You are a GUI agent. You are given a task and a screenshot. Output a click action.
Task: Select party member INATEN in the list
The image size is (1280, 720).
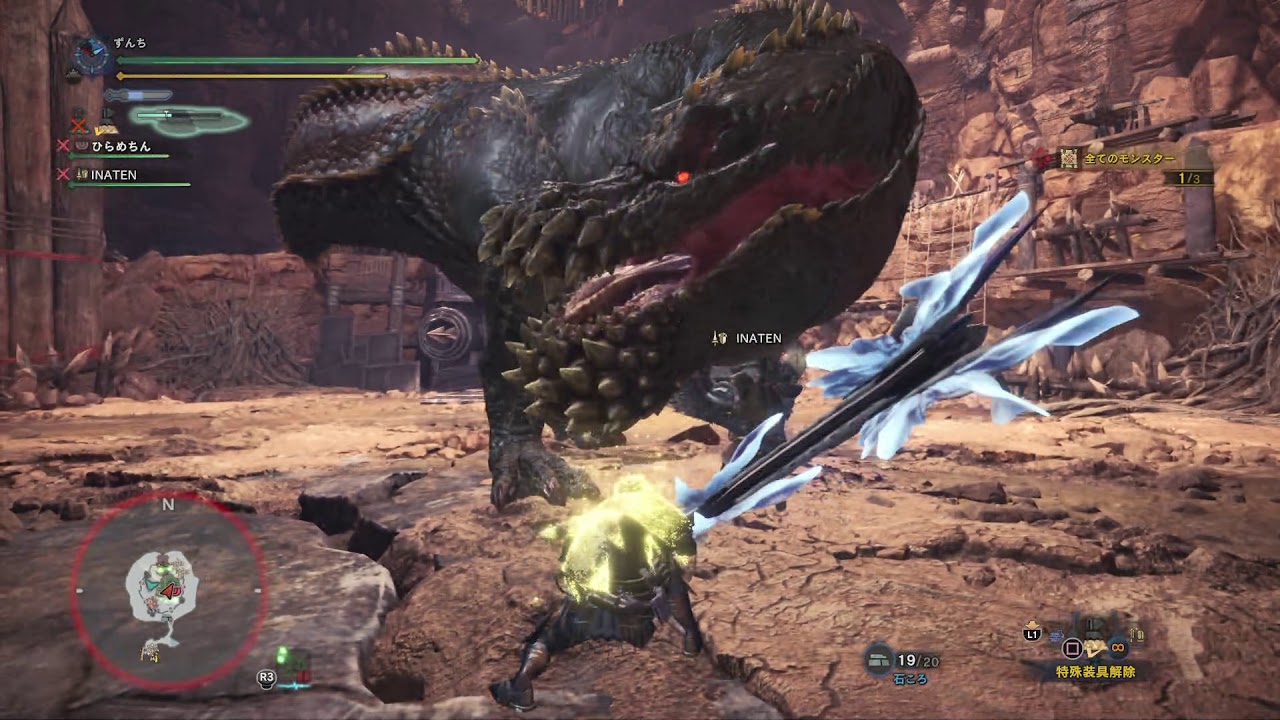(x=114, y=175)
